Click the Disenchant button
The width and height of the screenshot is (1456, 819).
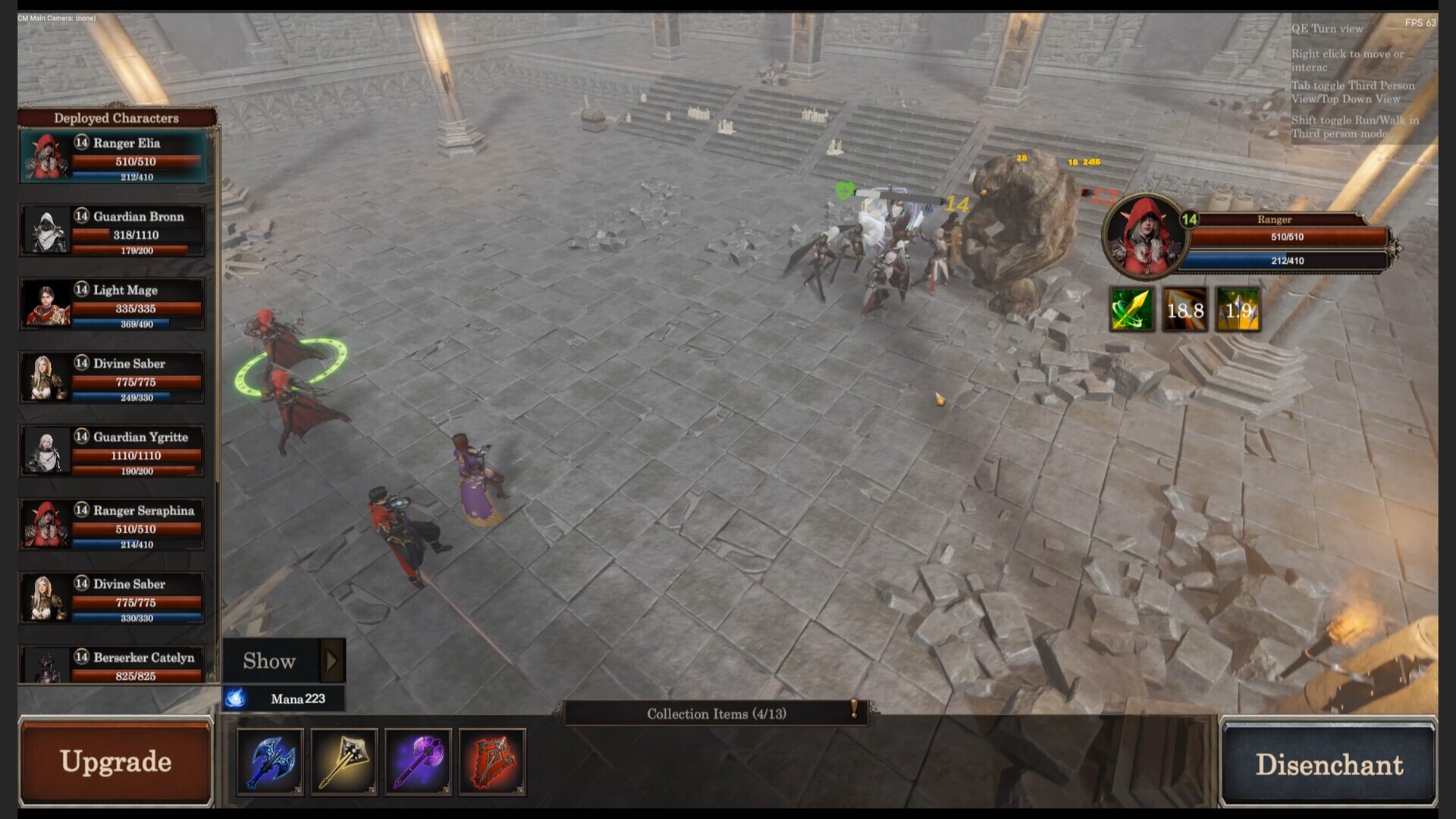[x=1329, y=764]
